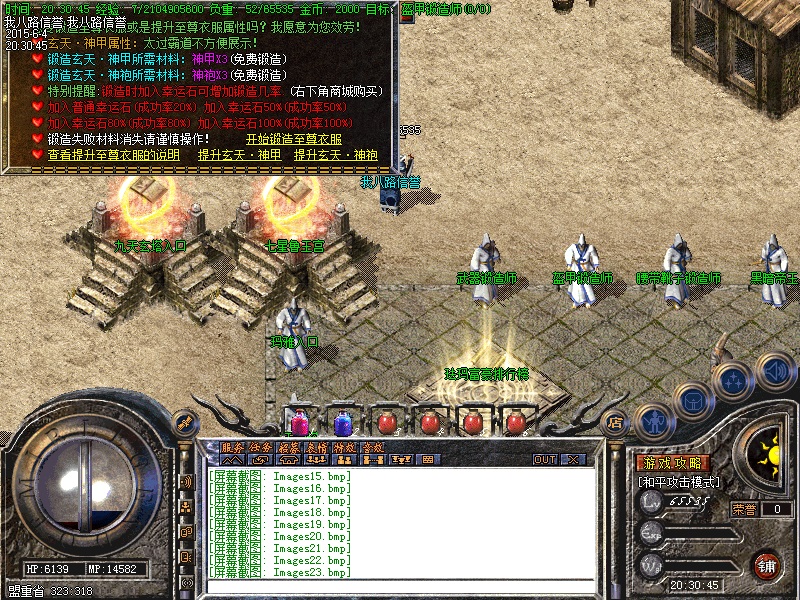Click the red 铺 stall button
The image size is (800, 600).
pos(767,565)
